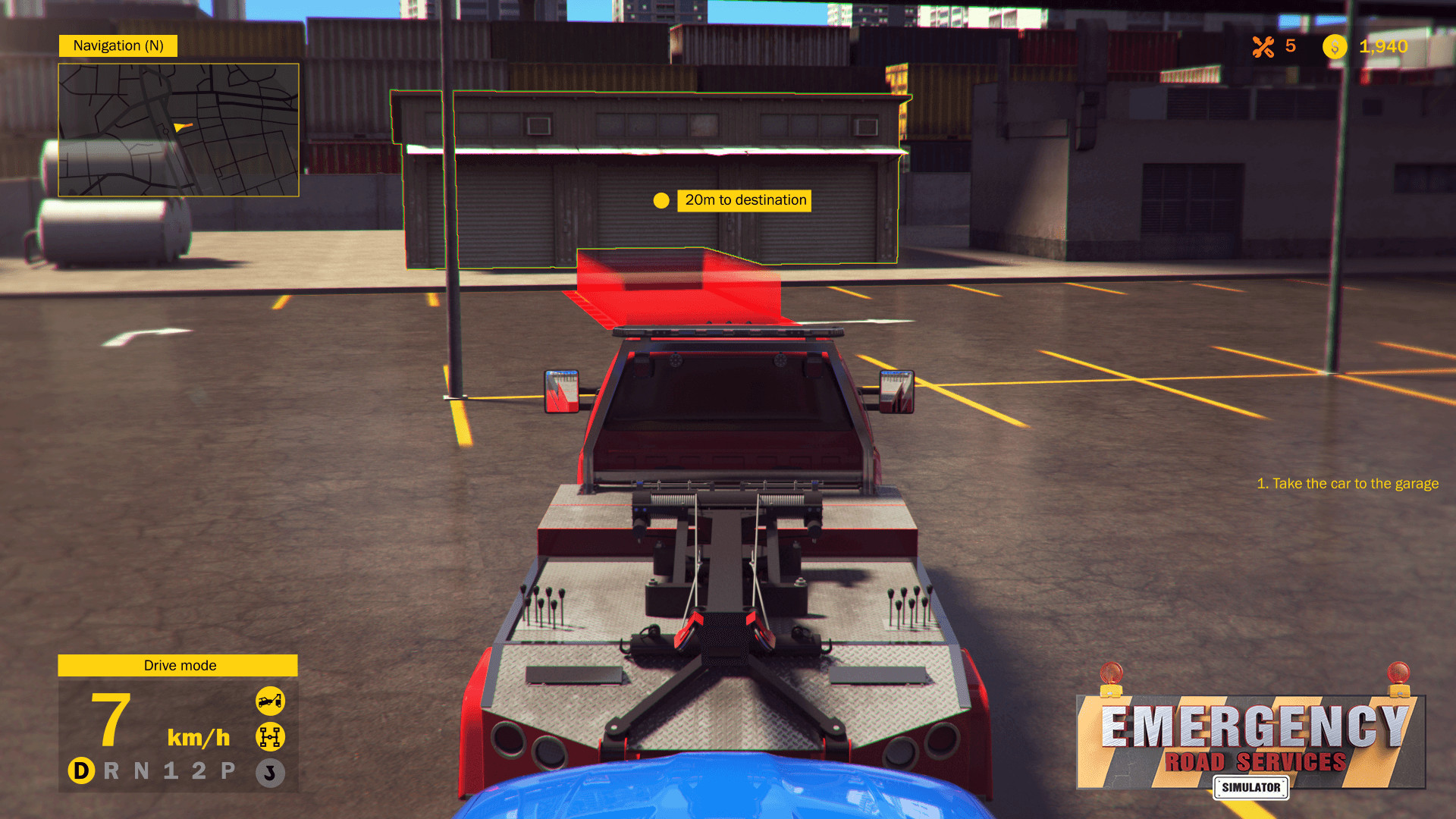Image resolution: width=1456 pixels, height=819 pixels.
Task: Click the yellow D gear circle
Action: pos(81,771)
